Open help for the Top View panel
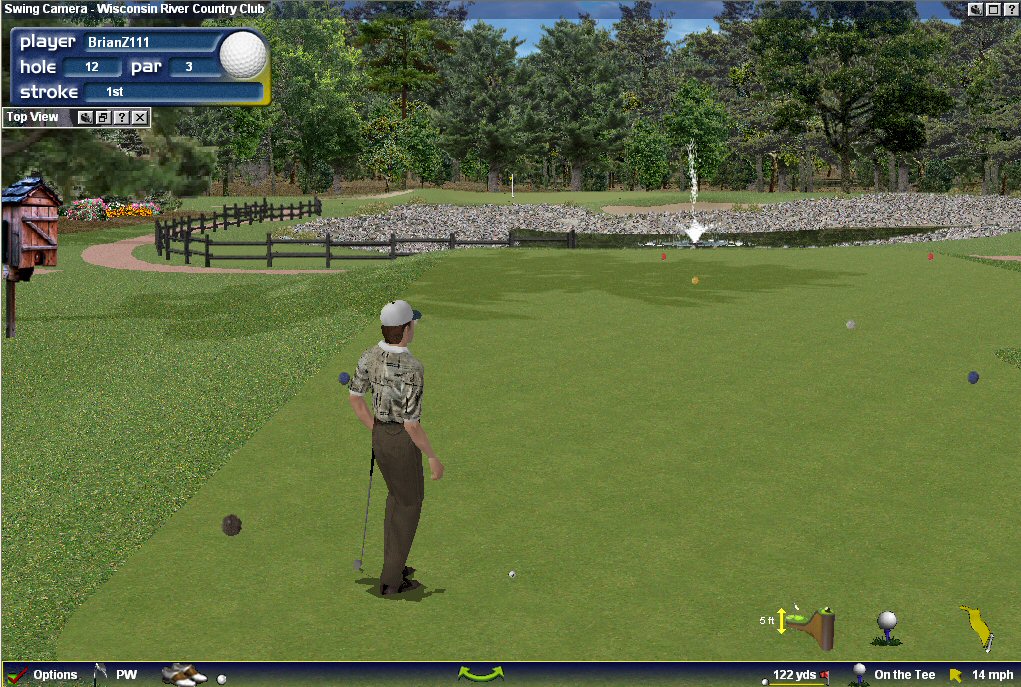Viewport: 1021px width, 687px height. tap(122, 117)
